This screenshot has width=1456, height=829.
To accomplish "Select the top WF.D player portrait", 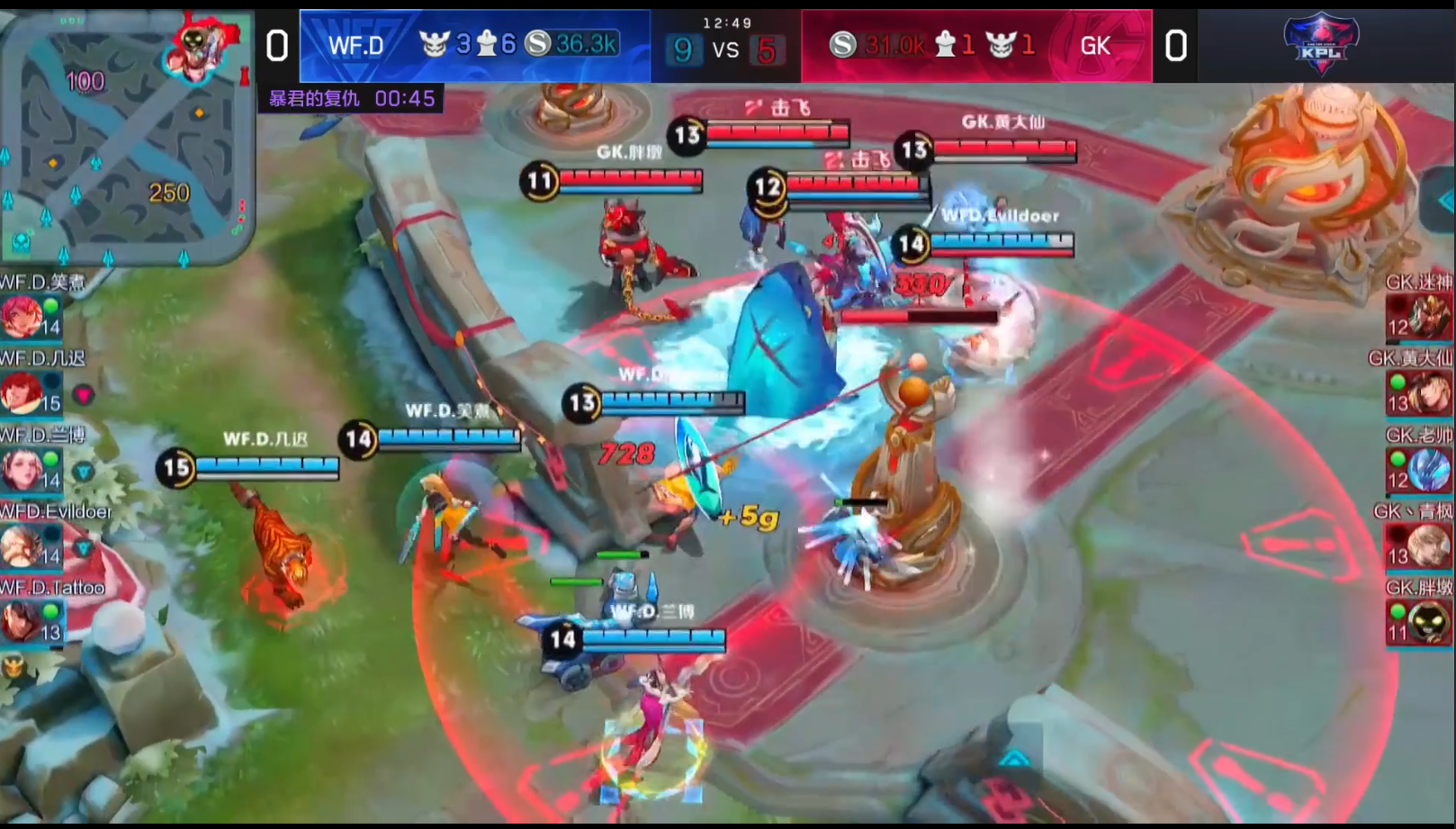I will click(x=22, y=316).
